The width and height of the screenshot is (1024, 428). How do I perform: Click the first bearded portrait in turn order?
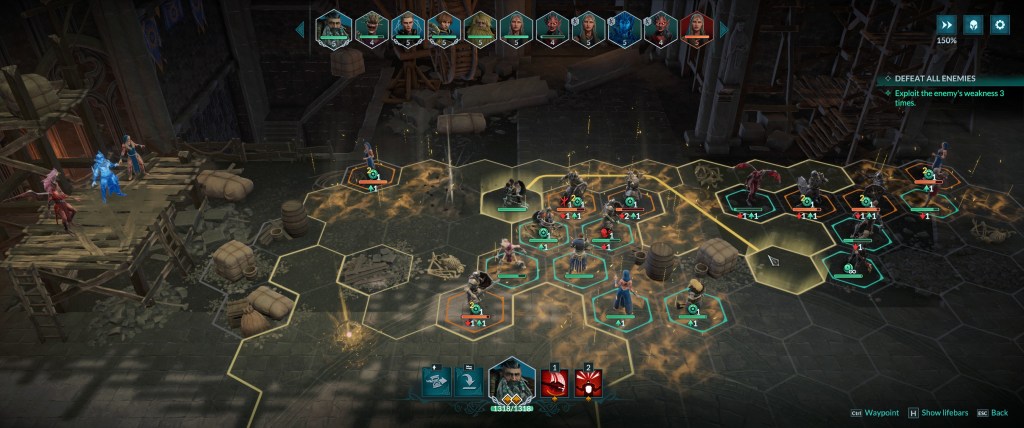click(x=333, y=27)
